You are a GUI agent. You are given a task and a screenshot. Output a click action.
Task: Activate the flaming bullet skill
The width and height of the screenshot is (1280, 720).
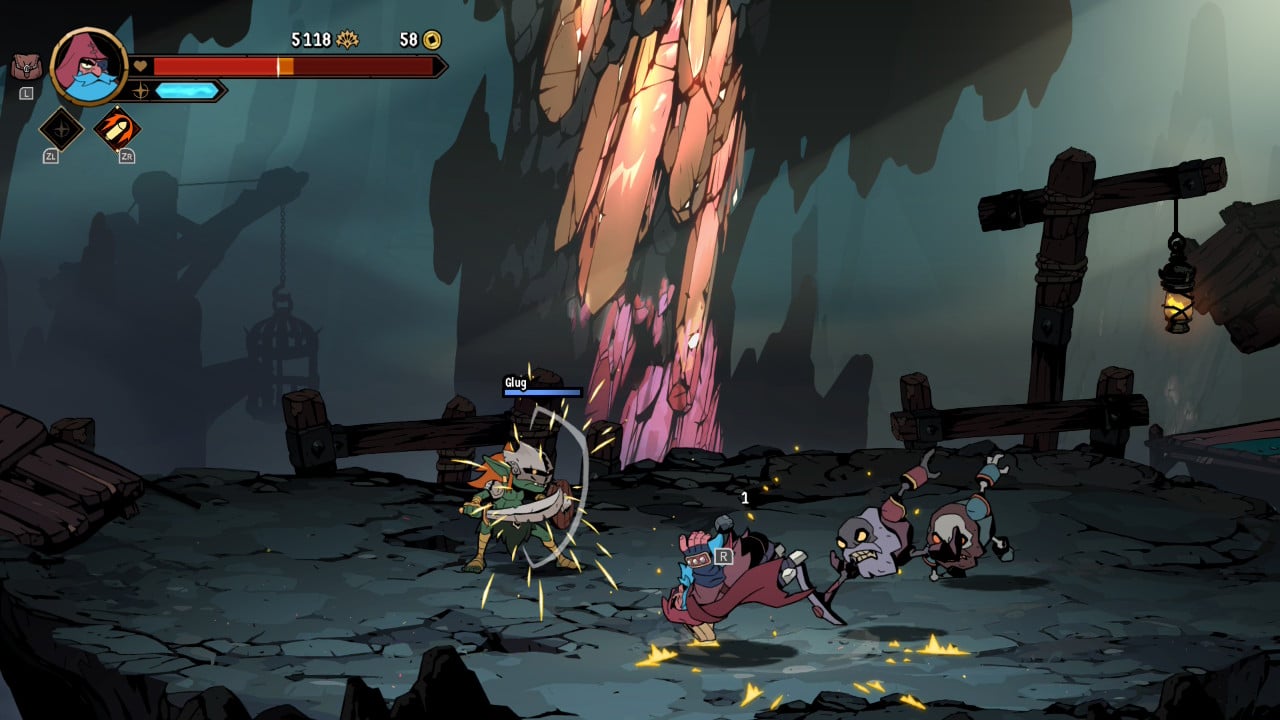117,129
